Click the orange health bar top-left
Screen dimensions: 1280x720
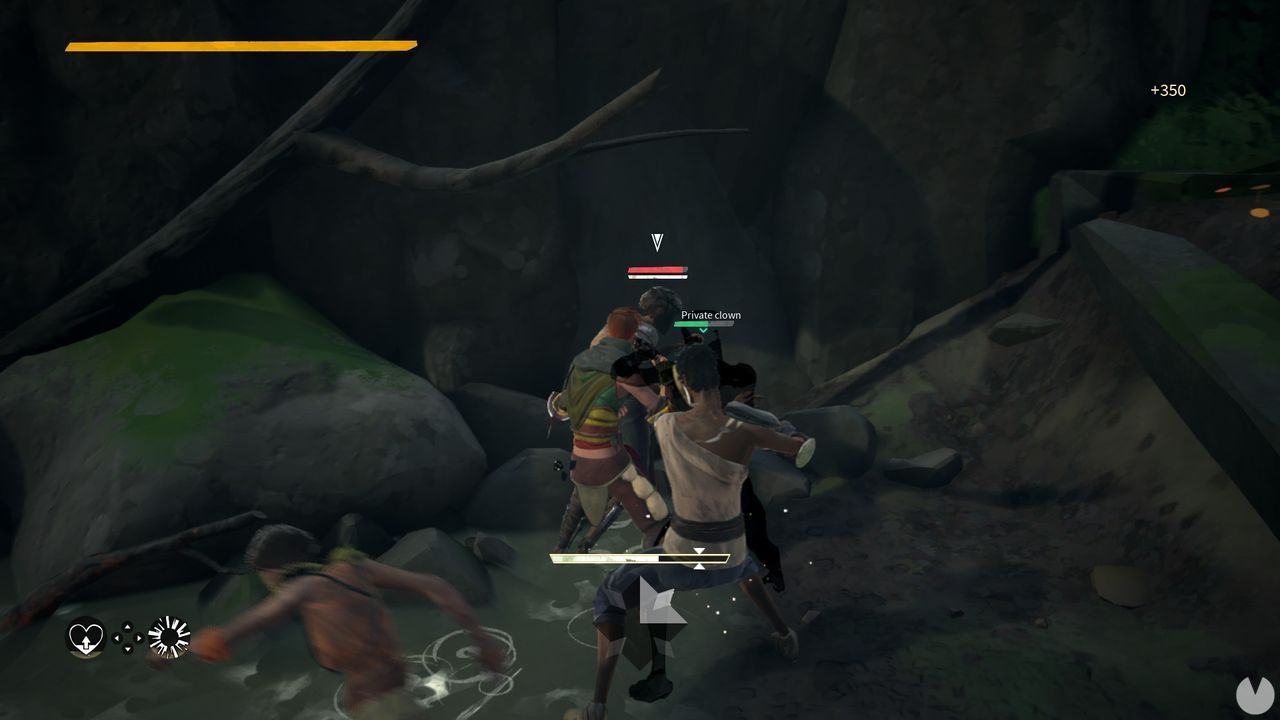pyautogui.click(x=240, y=44)
